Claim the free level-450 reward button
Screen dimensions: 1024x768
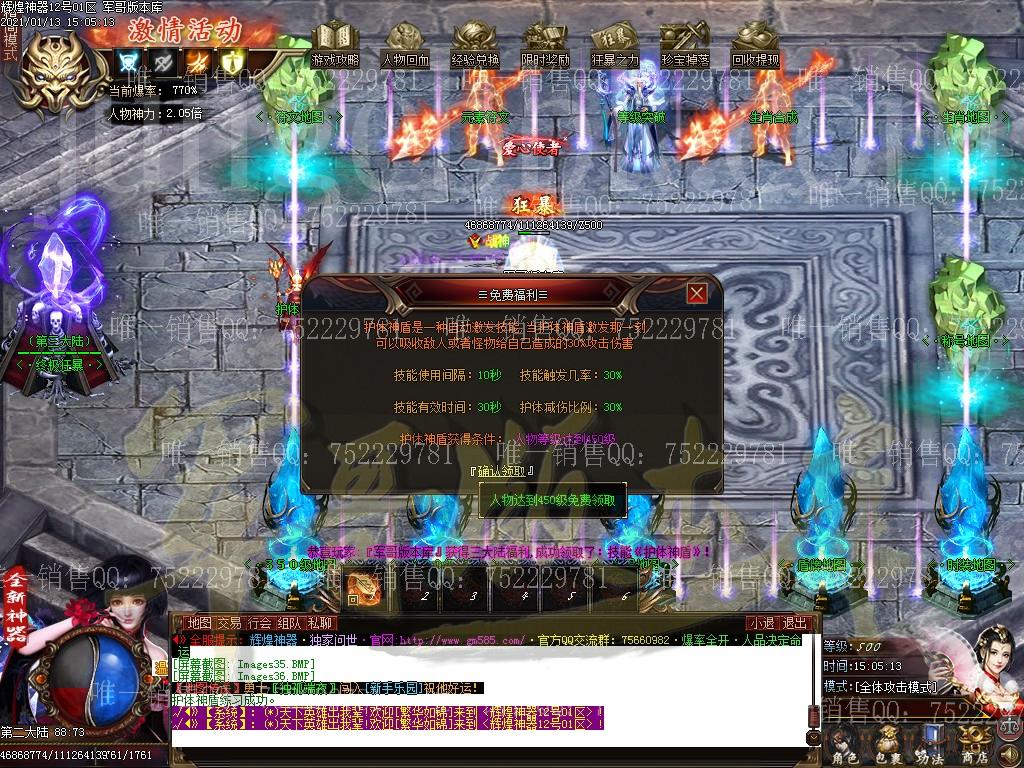click(553, 498)
